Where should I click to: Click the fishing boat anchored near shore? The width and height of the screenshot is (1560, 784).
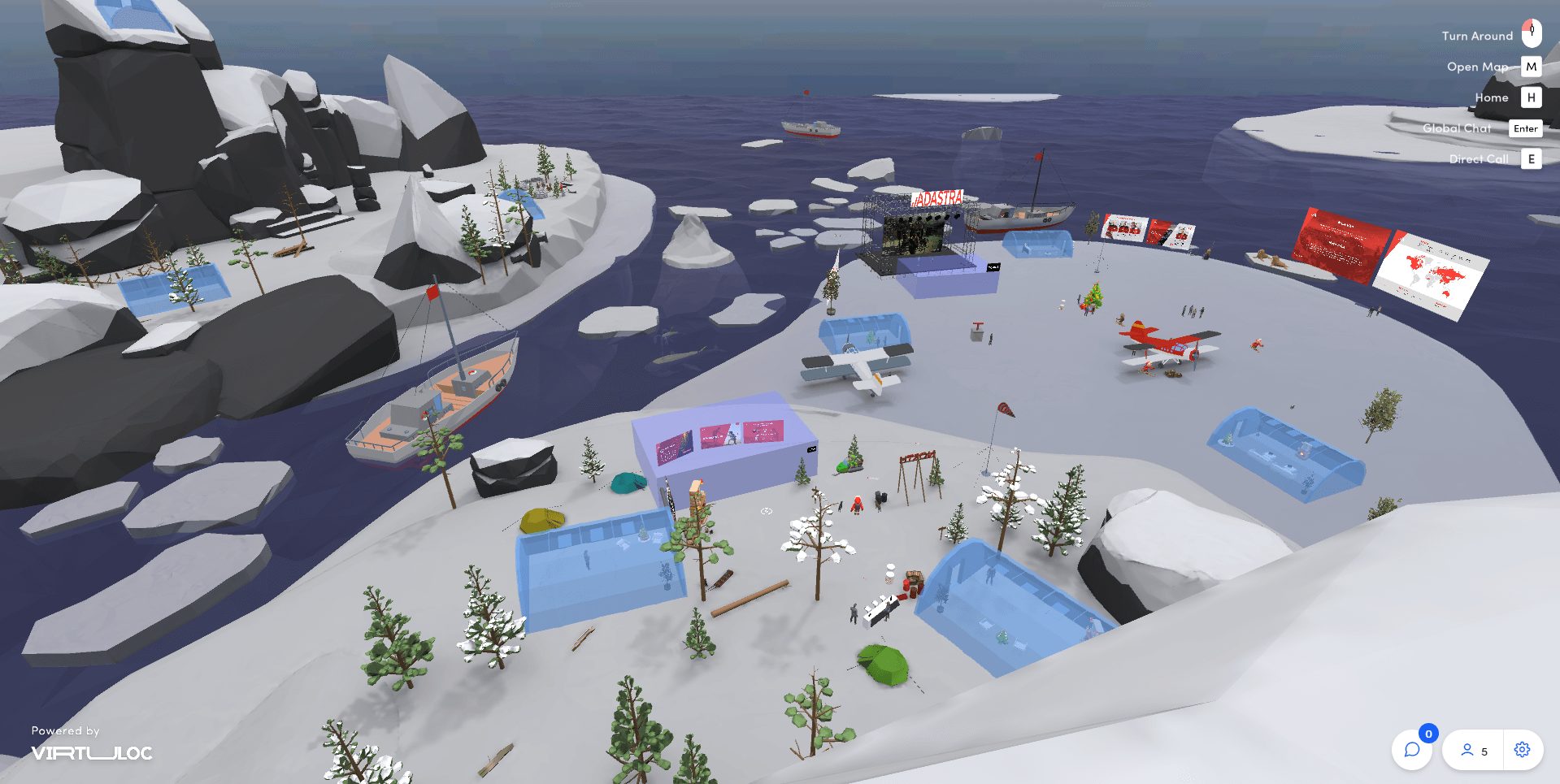[435, 398]
